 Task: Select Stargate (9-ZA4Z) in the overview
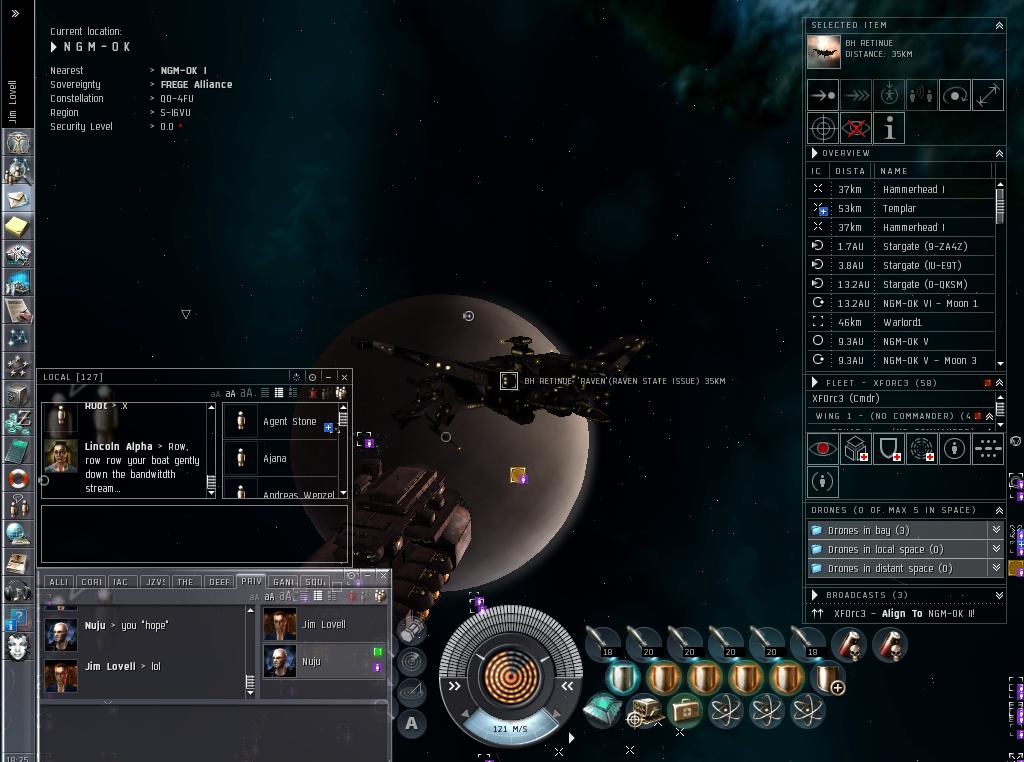(x=924, y=246)
